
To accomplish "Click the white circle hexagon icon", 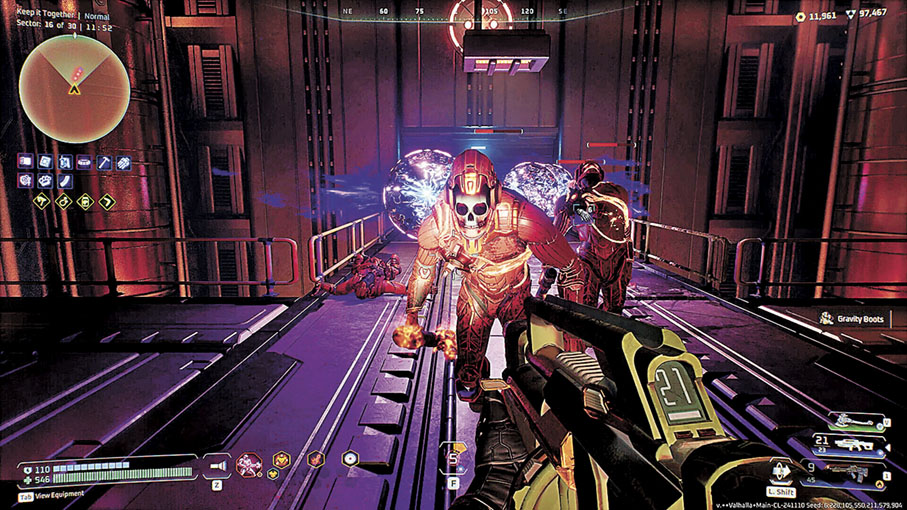I will click(x=350, y=459).
